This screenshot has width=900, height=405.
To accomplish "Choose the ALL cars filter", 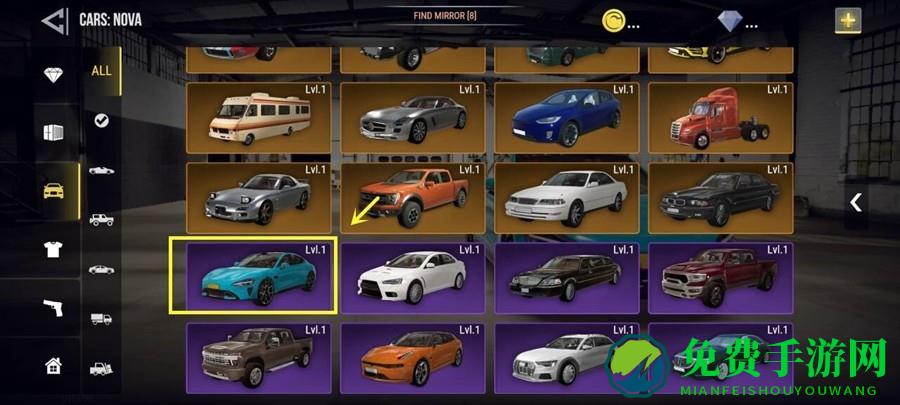I will click(102, 71).
